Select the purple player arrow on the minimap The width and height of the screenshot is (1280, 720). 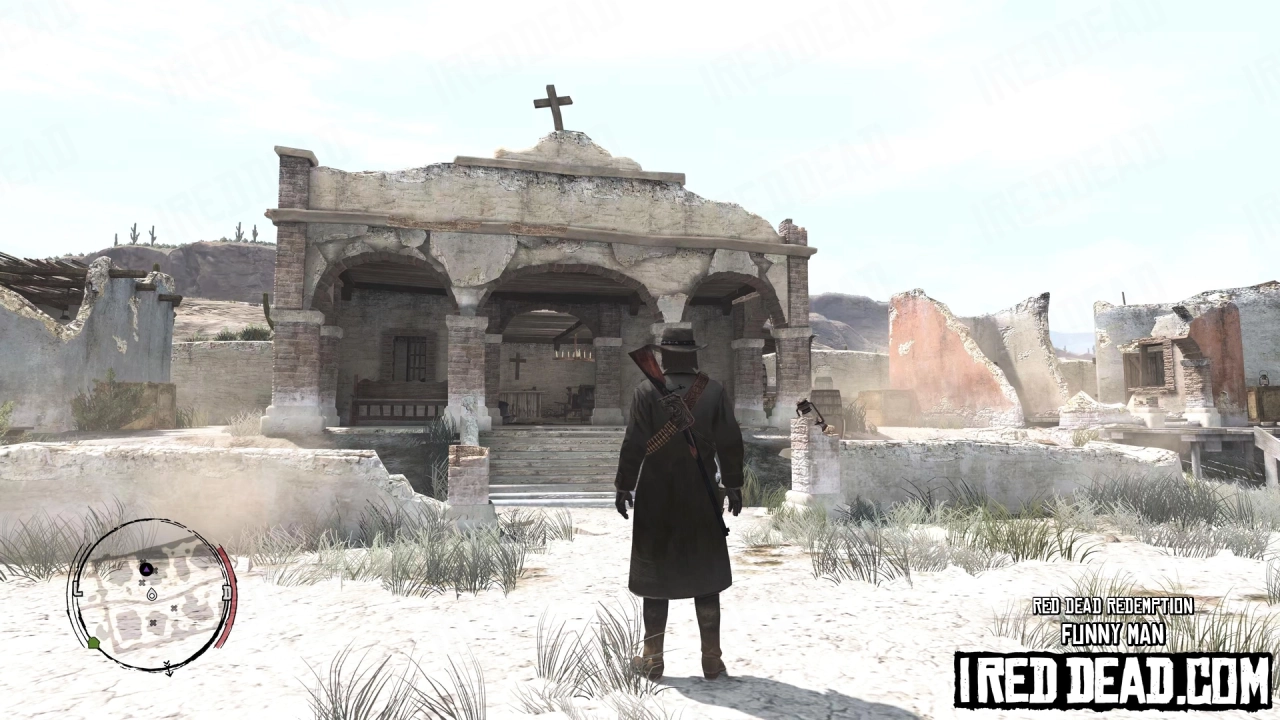[x=146, y=569]
